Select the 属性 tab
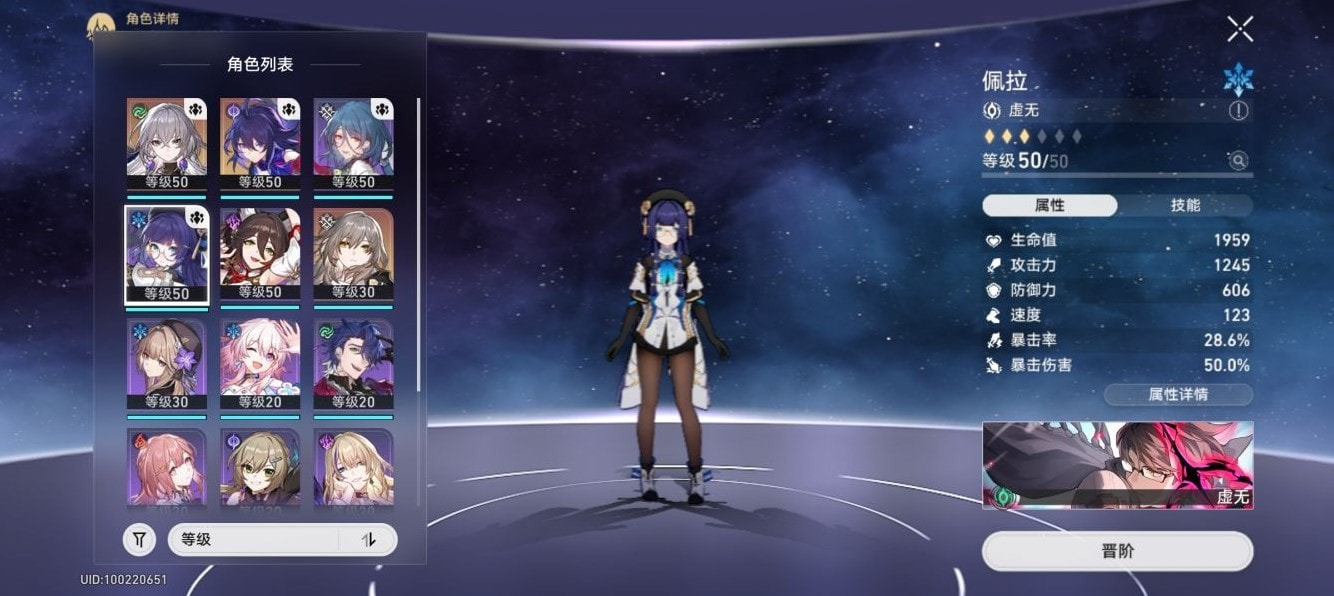This screenshot has height=596, width=1334. (1050, 205)
